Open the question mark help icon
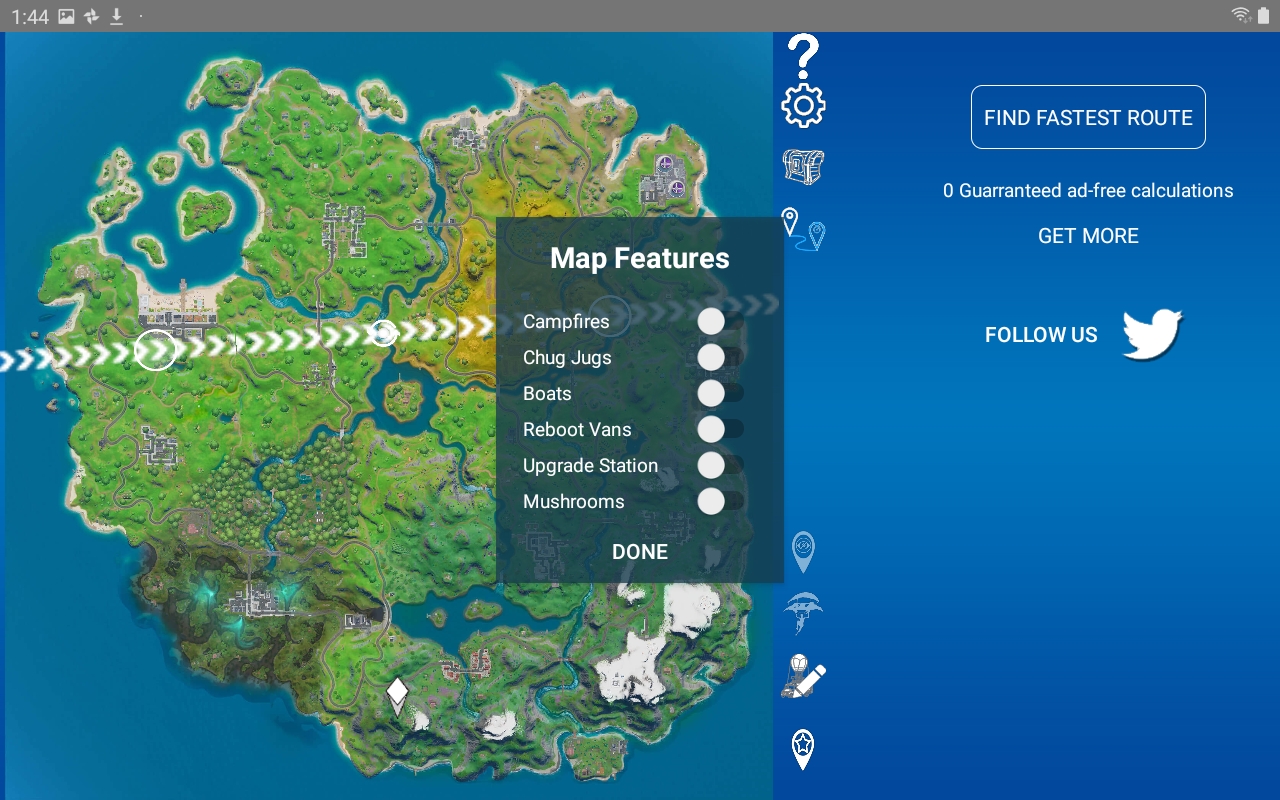The width and height of the screenshot is (1280, 800). tap(803, 56)
